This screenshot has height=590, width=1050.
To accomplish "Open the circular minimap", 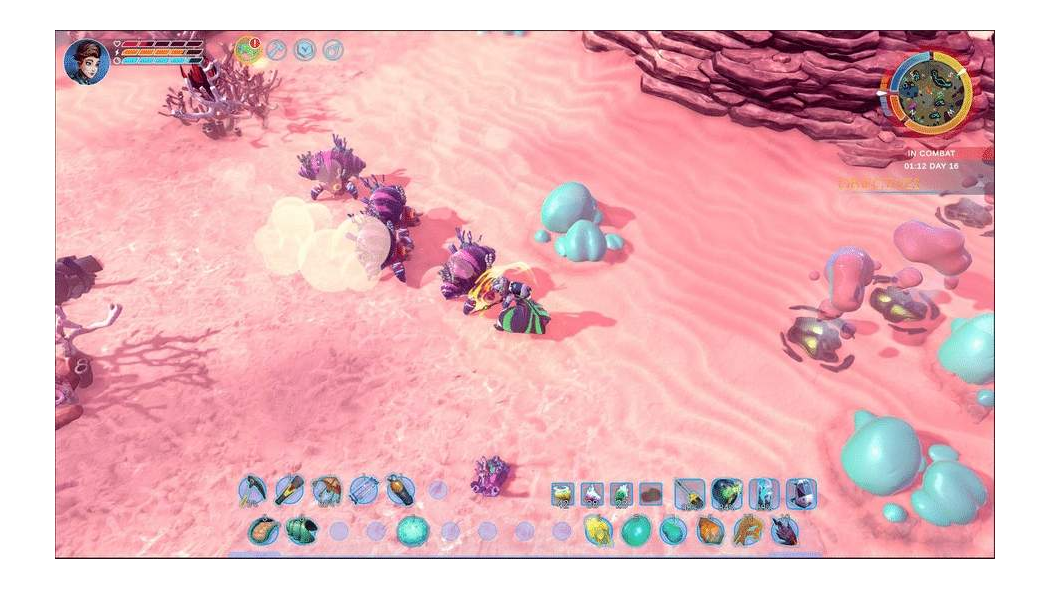I will 930,91.
